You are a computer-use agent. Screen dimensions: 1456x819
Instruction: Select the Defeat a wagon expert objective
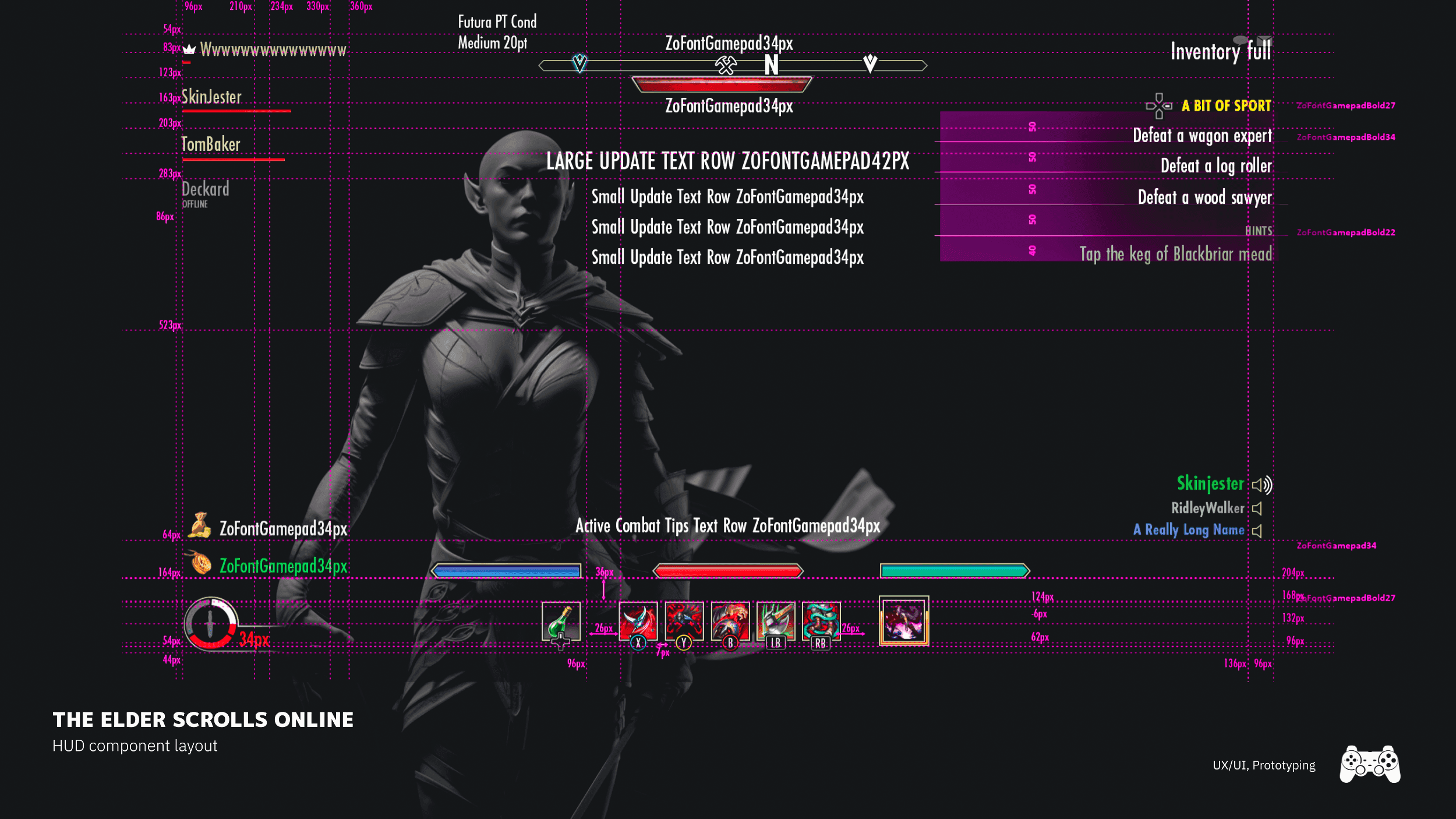point(1202,136)
